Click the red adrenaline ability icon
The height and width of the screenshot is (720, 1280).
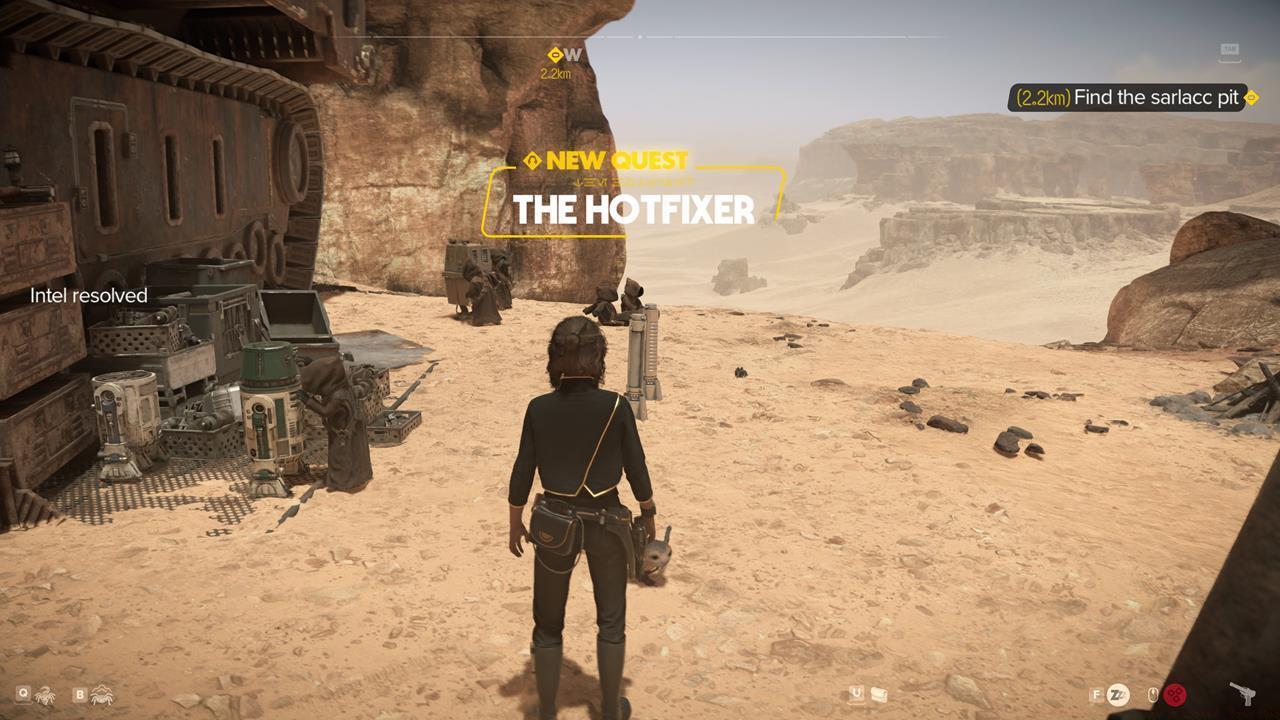[1175, 694]
